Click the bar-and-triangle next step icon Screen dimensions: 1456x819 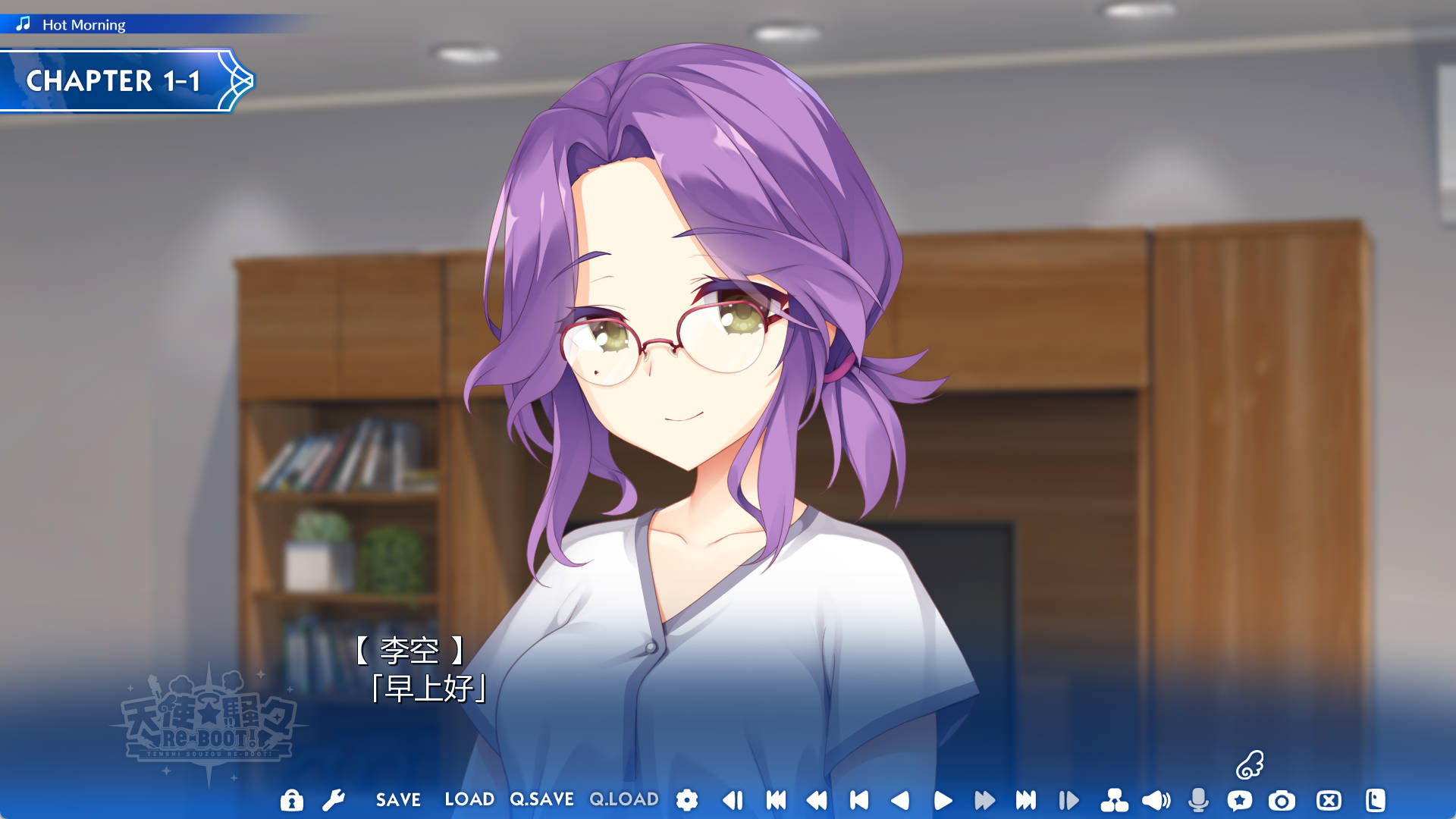1068,800
